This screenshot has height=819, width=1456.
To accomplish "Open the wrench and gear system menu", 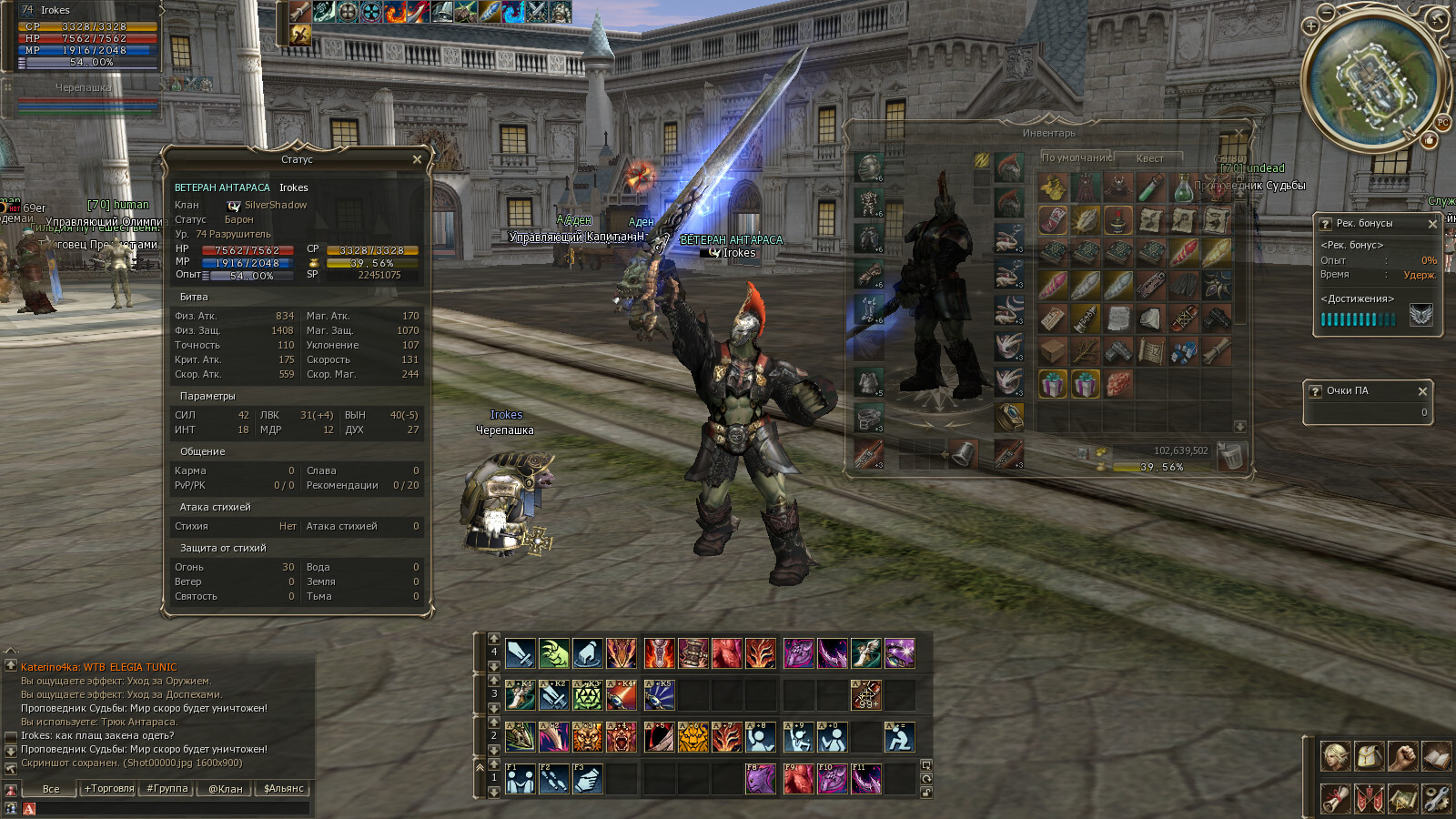I will 1436,799.
